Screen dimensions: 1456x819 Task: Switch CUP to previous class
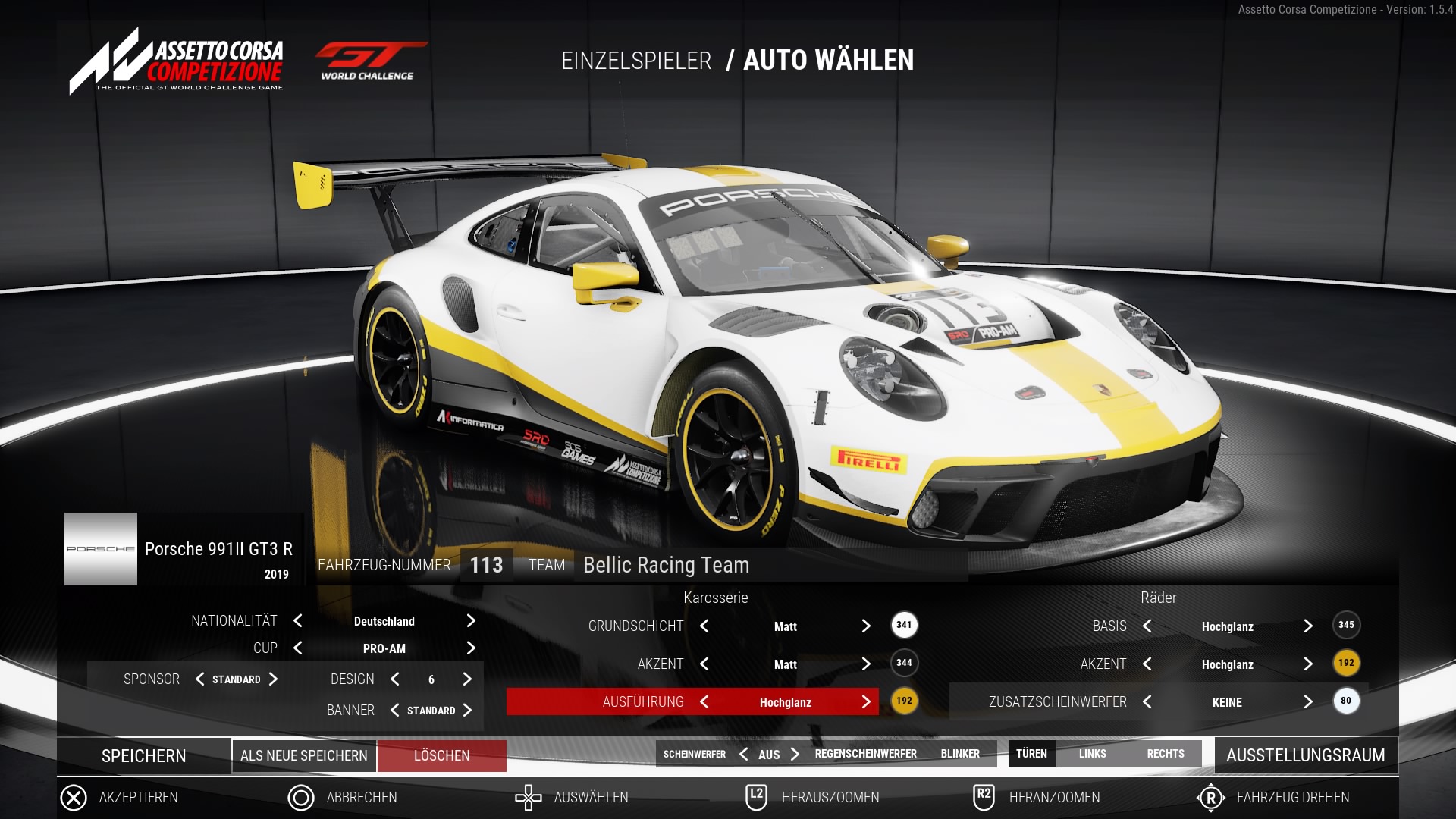click(x=298, y=648)
